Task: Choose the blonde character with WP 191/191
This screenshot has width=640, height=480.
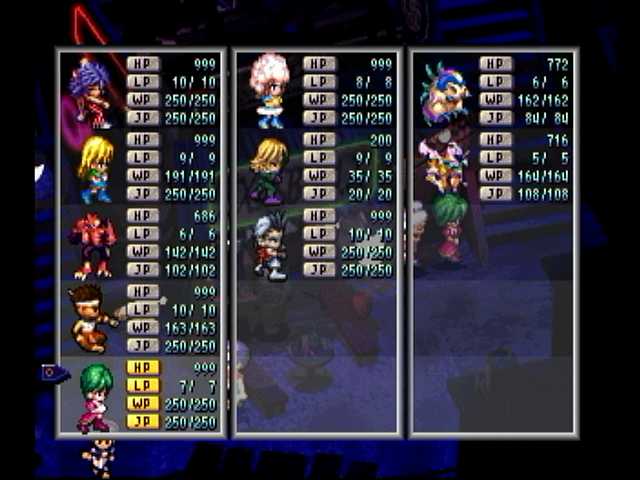Action: [x=95, y=168]
